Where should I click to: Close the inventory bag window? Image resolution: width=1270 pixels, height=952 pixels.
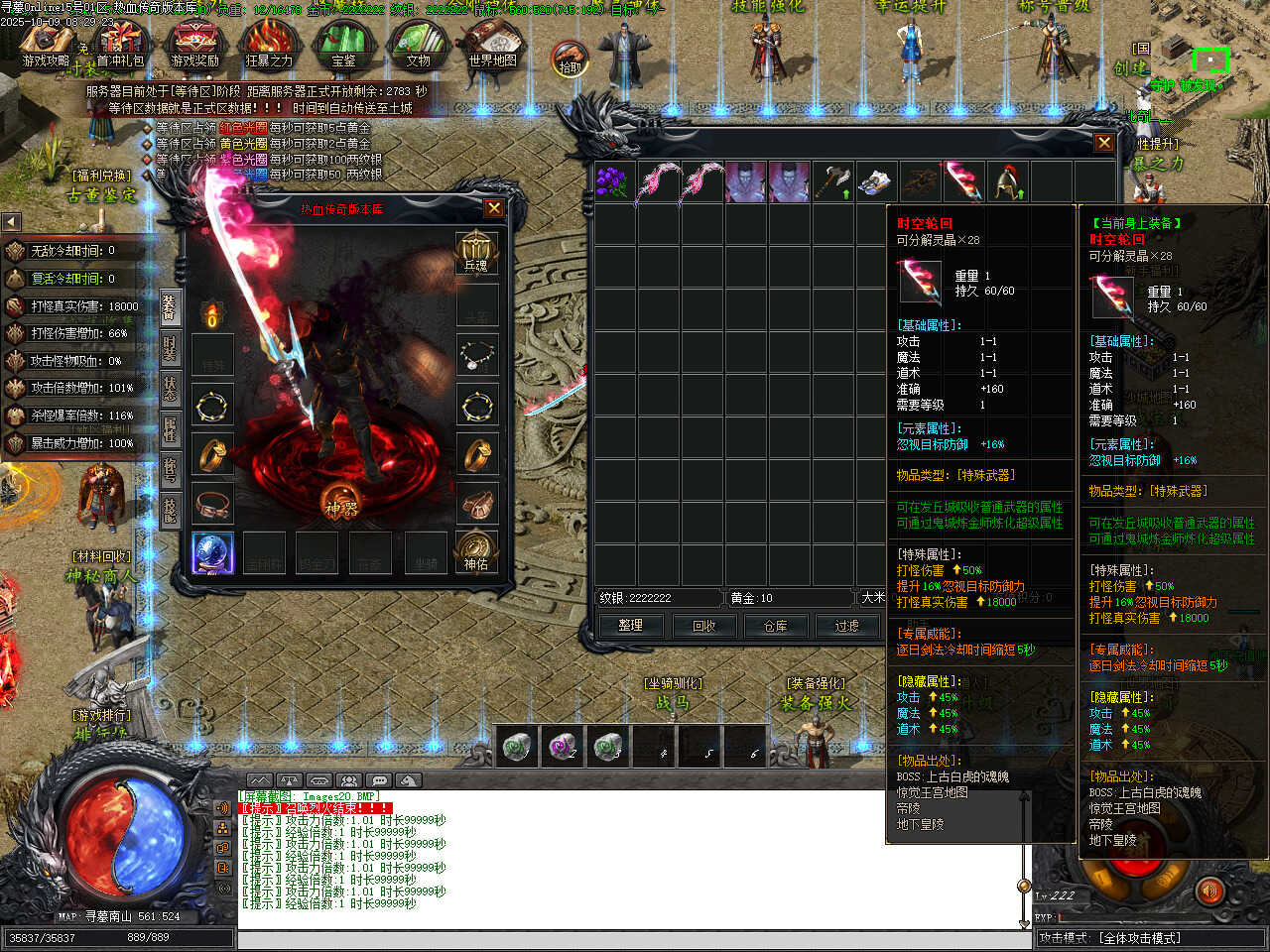click(x=1103, y=143)
